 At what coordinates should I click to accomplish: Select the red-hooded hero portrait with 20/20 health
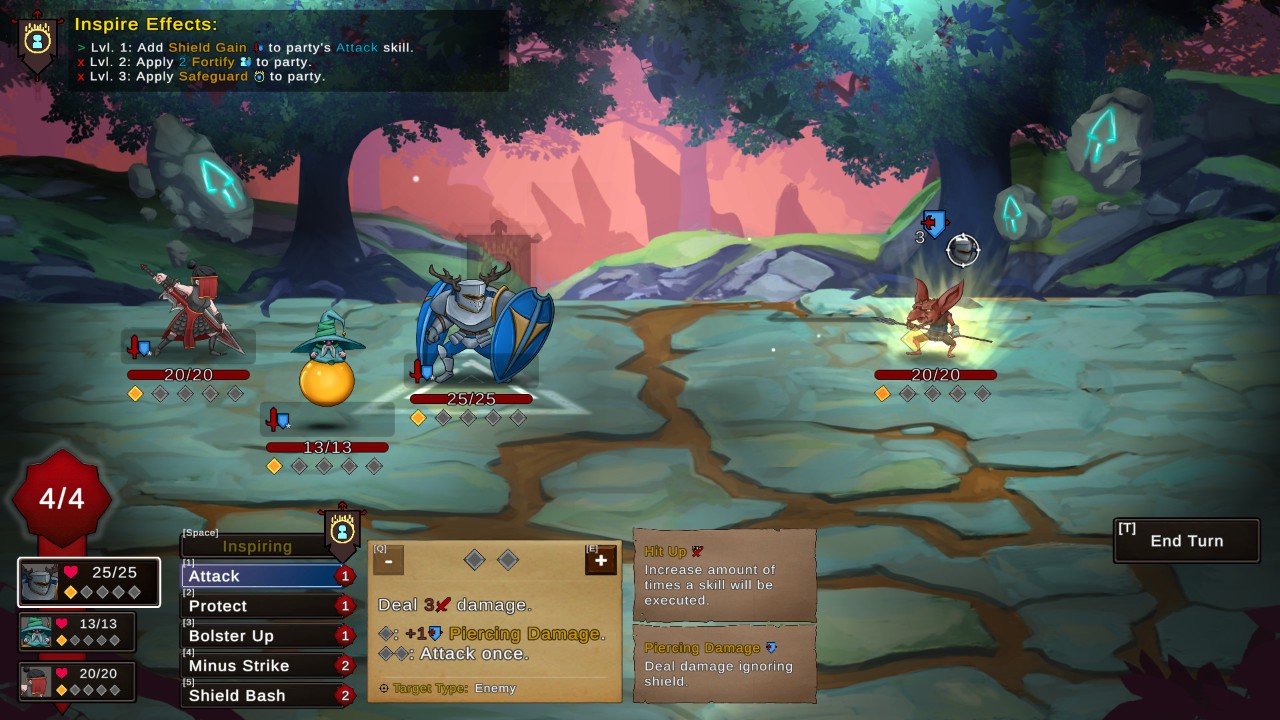point(77,681)
